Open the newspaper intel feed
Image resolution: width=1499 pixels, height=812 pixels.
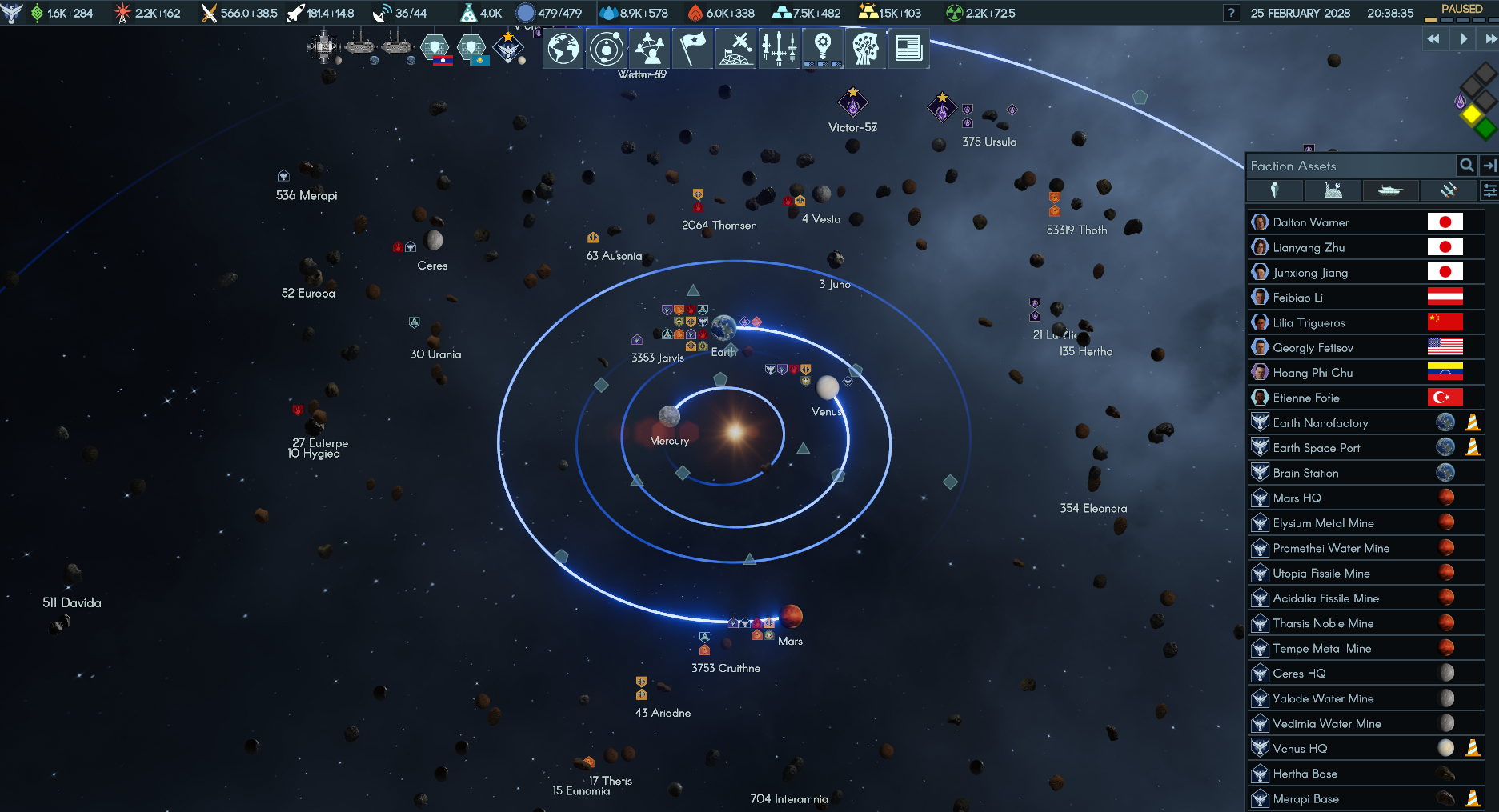coord(908,49)
